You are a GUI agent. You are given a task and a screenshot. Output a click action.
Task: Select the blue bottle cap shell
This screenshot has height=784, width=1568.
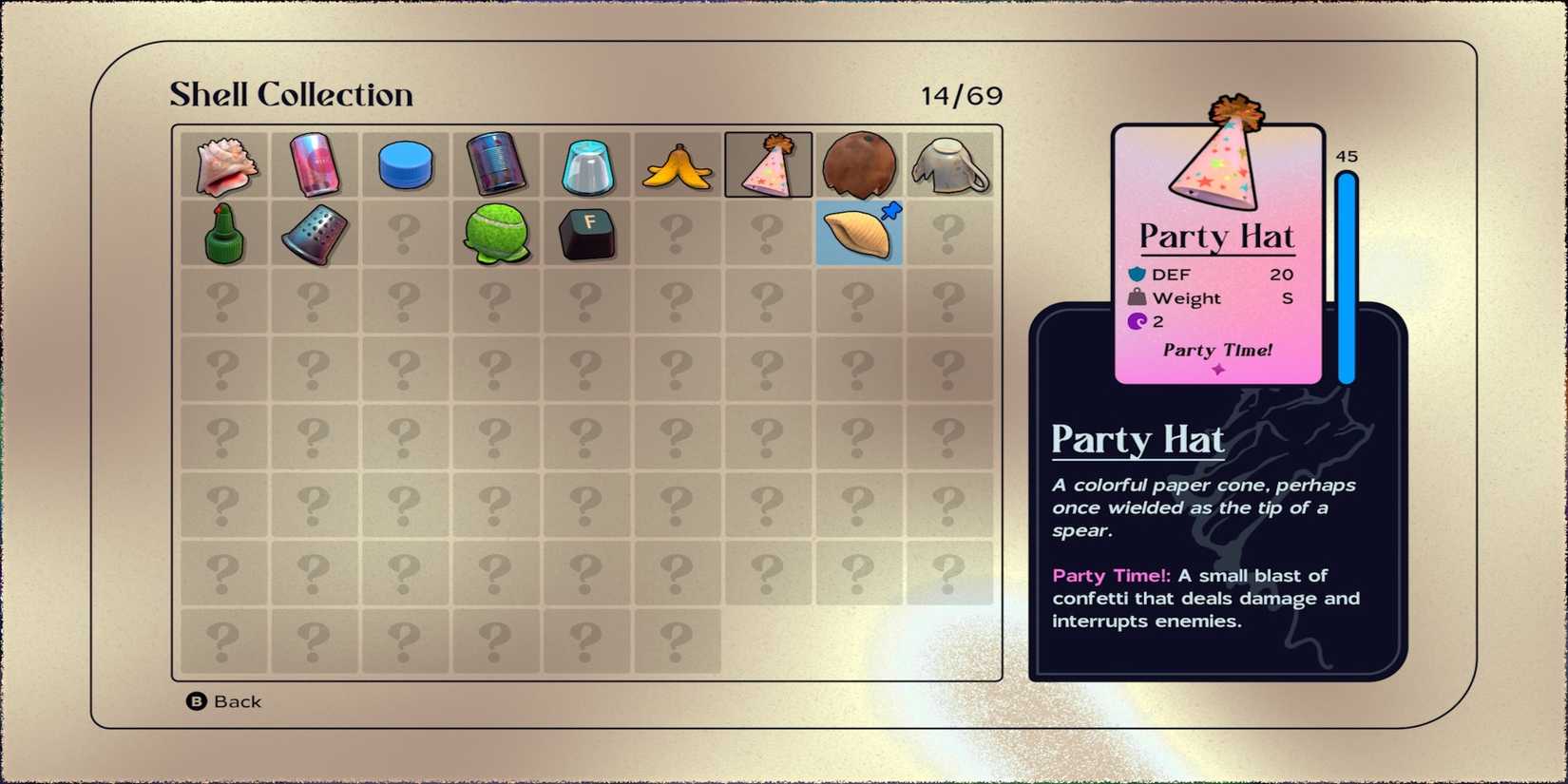(x=404, y=163)
